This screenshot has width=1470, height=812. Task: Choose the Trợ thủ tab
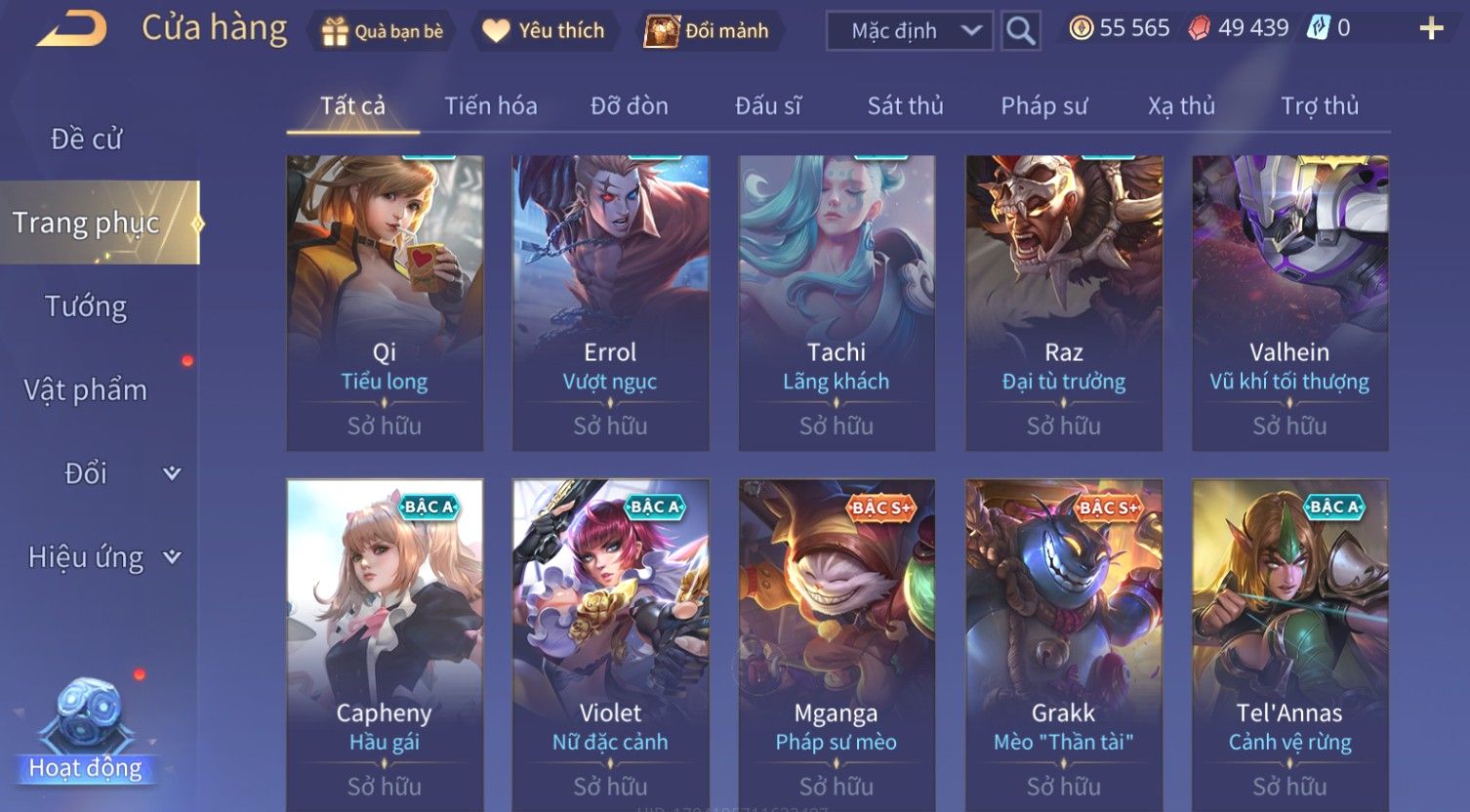1319,105
